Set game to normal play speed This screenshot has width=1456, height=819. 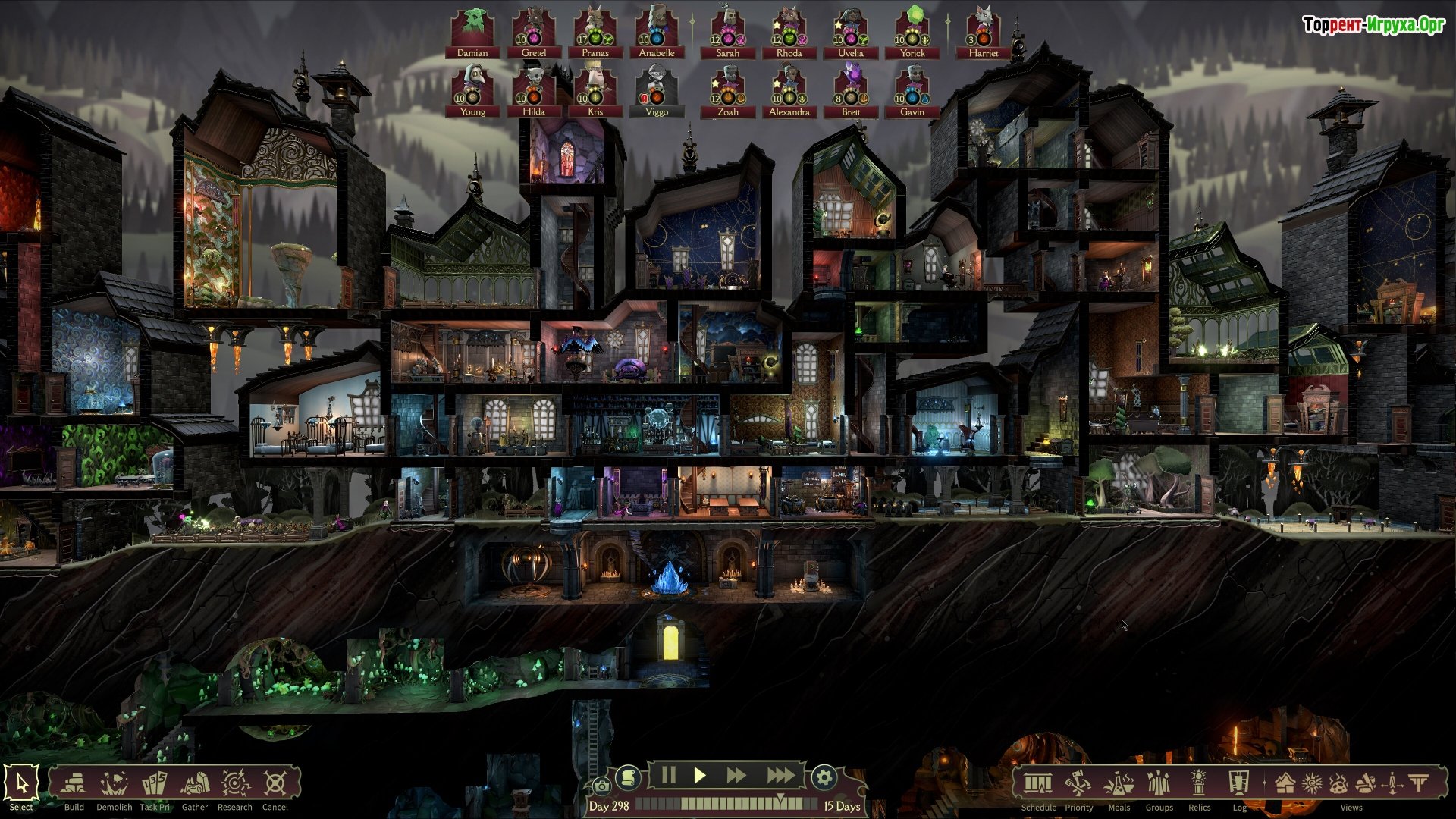[x=700, y=776]
